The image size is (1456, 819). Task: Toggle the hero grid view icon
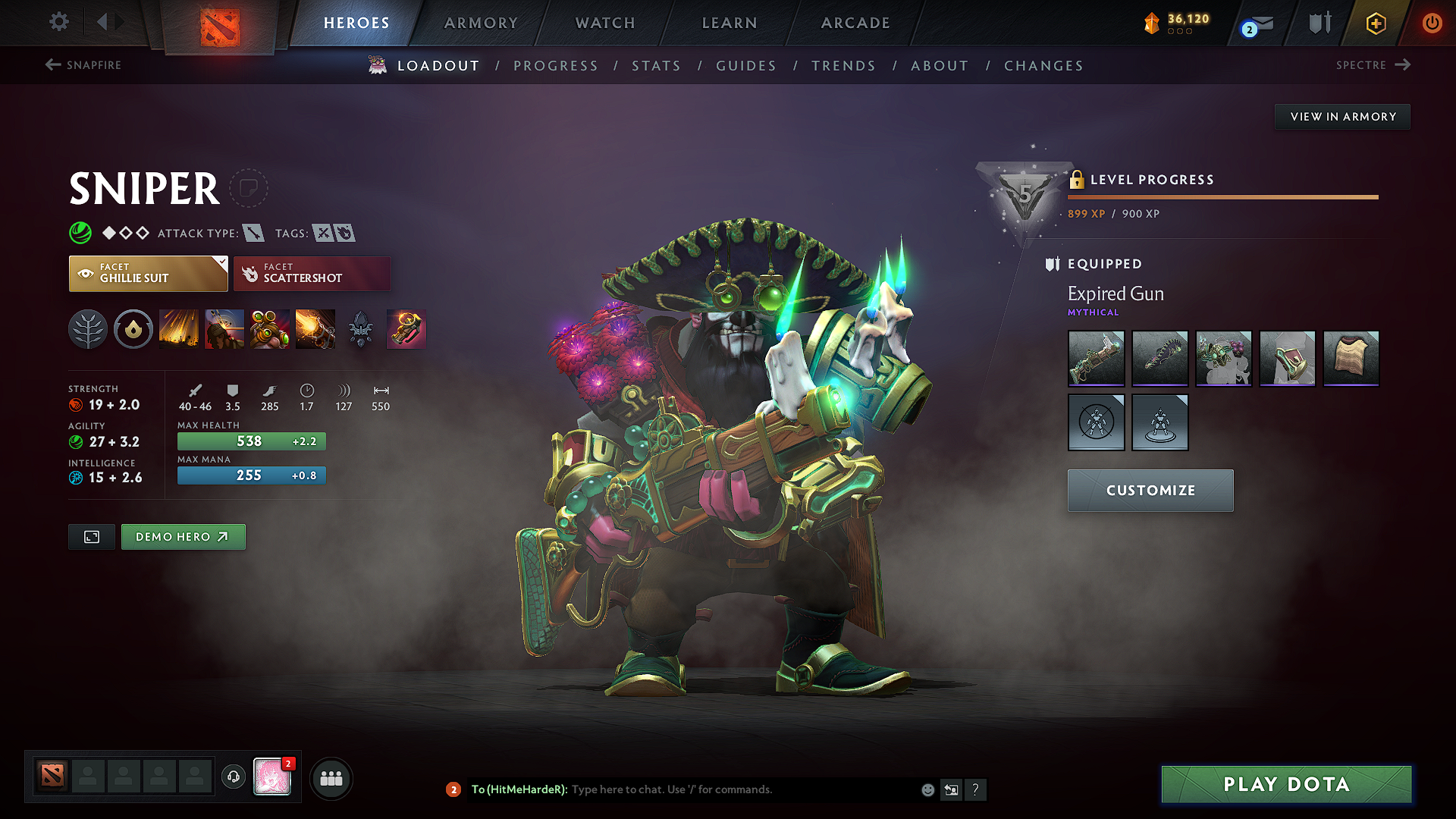(x=332, y=777)
